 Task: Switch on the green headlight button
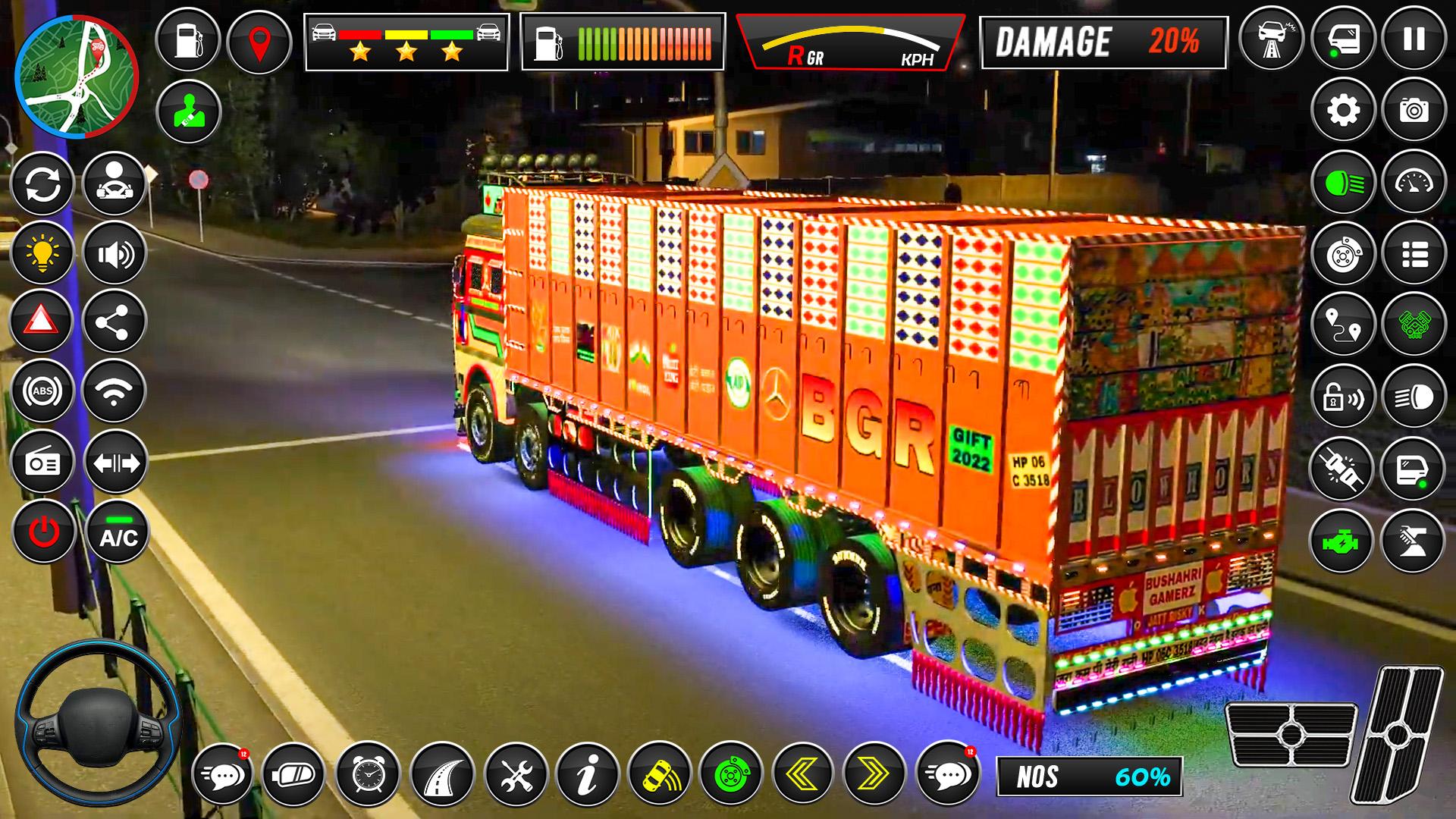[1343, 182]
